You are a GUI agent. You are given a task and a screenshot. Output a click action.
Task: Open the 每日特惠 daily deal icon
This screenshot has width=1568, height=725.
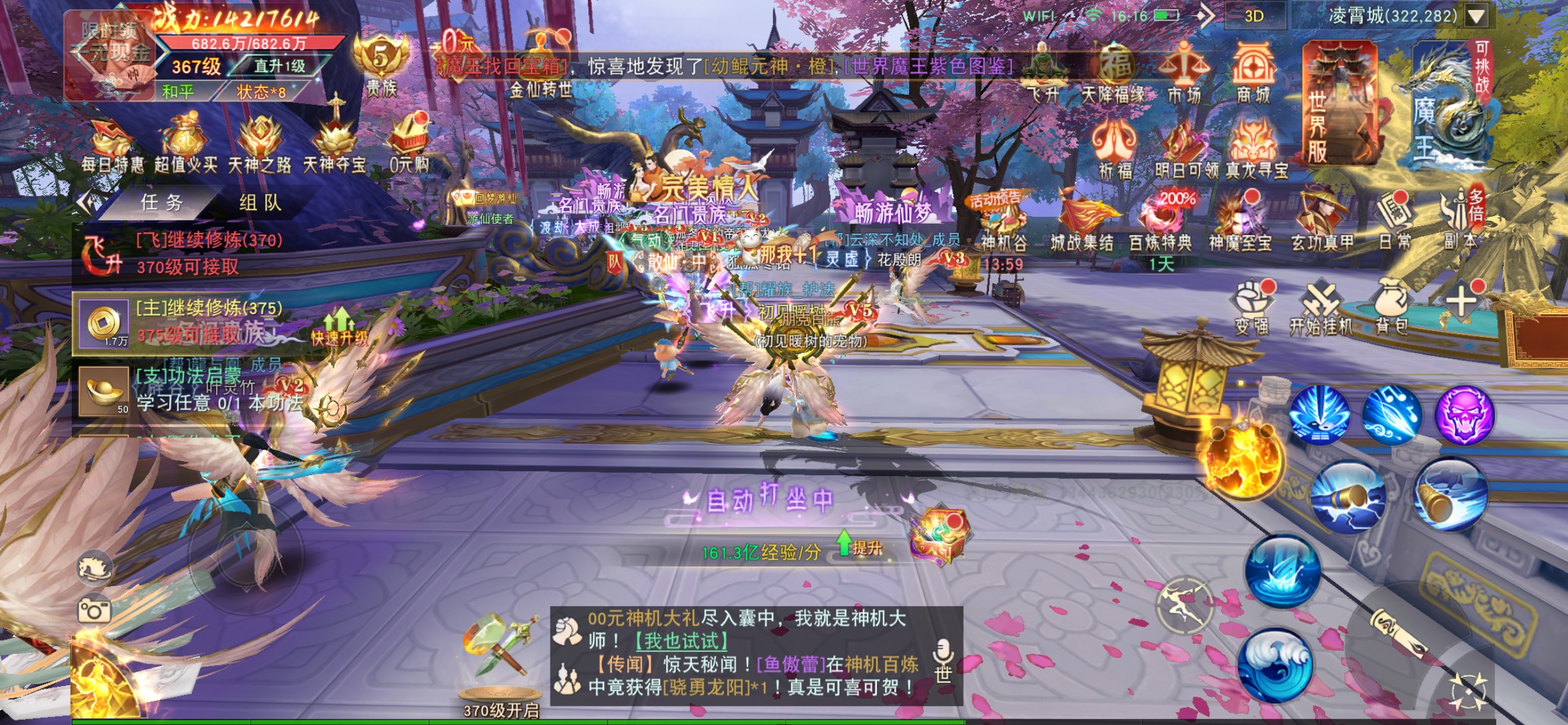[113, 146]
